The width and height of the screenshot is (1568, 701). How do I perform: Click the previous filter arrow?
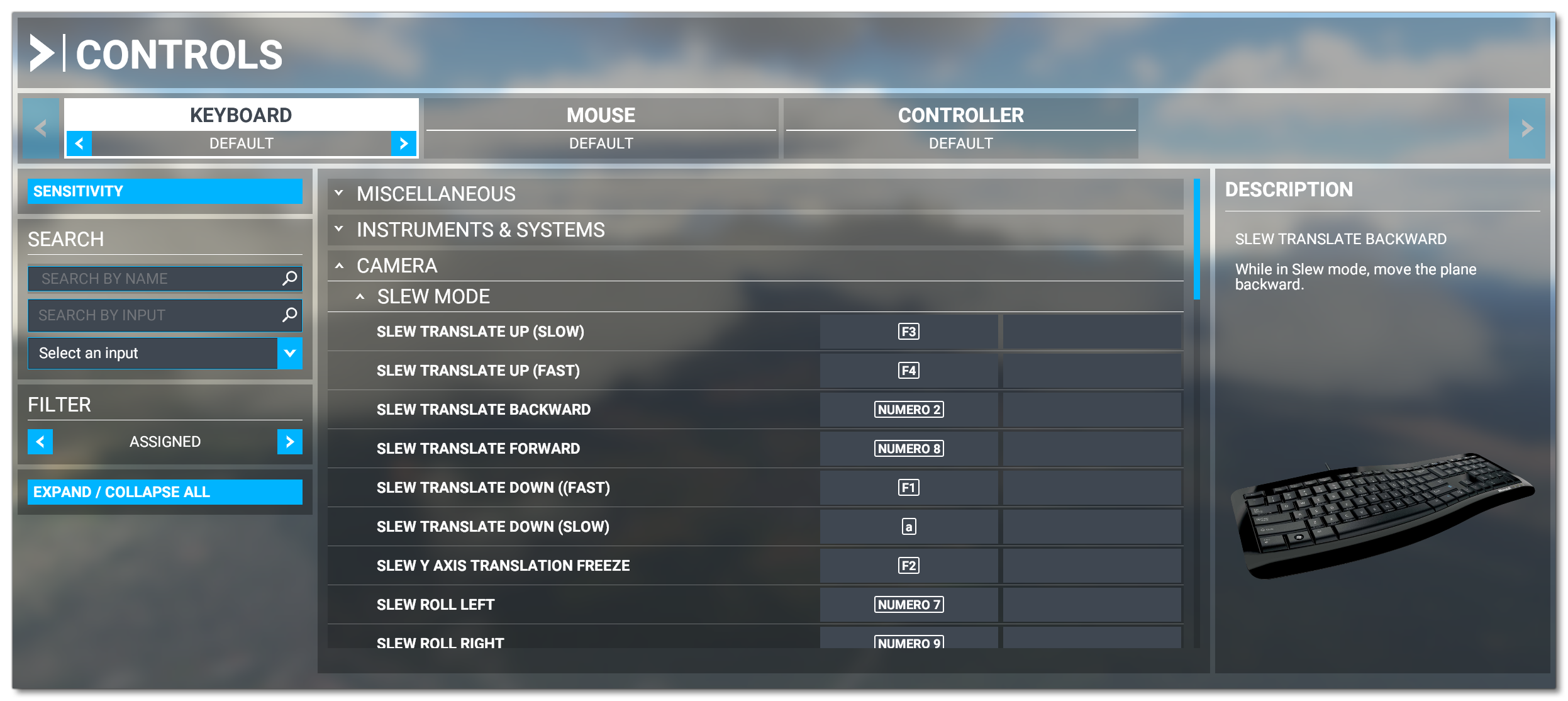tap(40, 441)
